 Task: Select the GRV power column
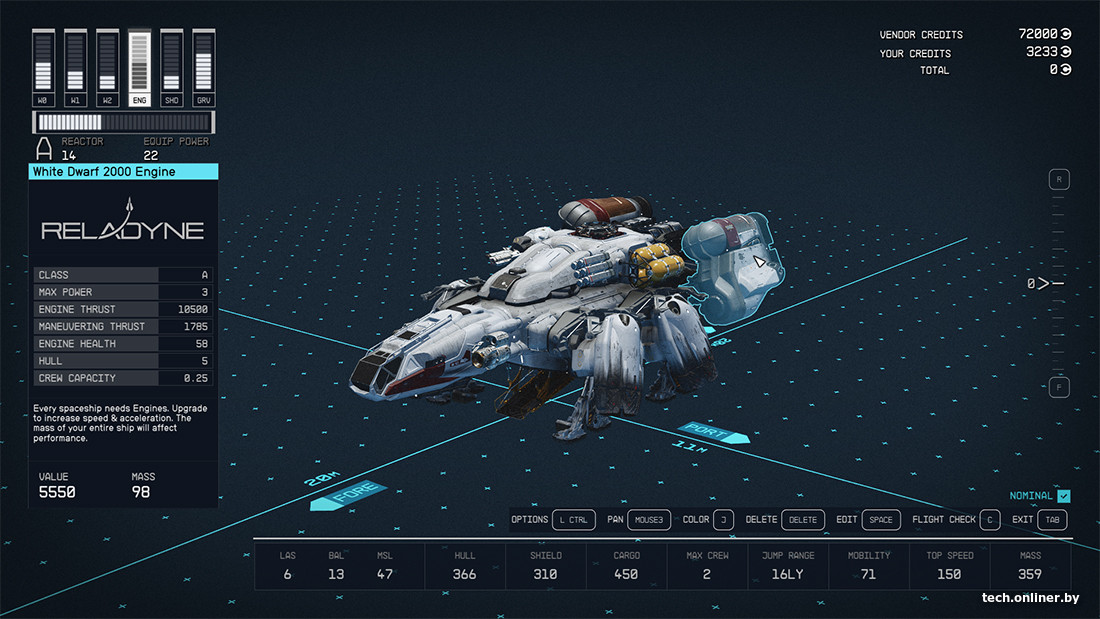tap(204, 67)
